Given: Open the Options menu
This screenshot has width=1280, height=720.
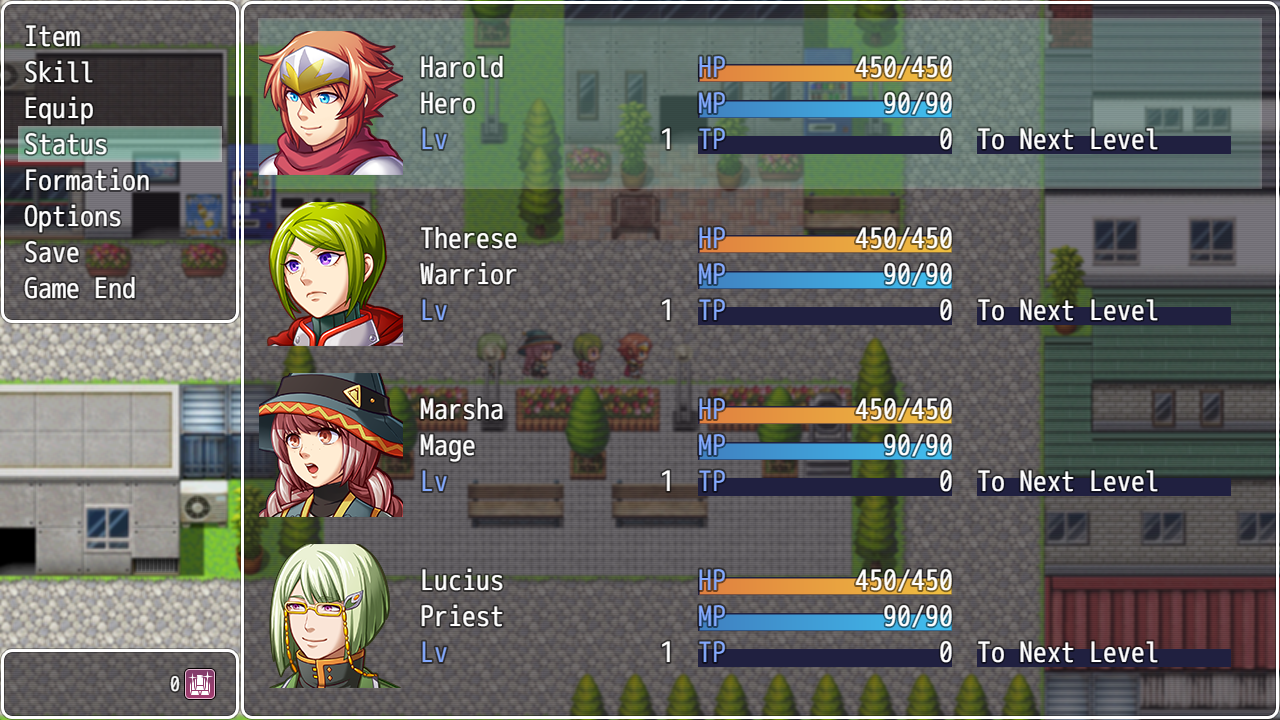Looking at the screenshot, I should point(72,216).
